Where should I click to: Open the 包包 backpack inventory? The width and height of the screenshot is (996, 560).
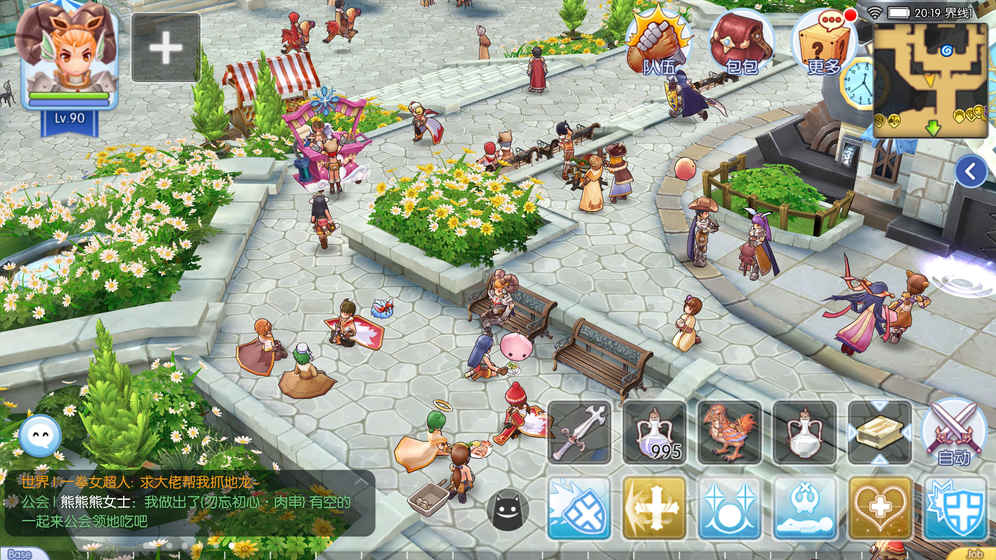[741, 42]
